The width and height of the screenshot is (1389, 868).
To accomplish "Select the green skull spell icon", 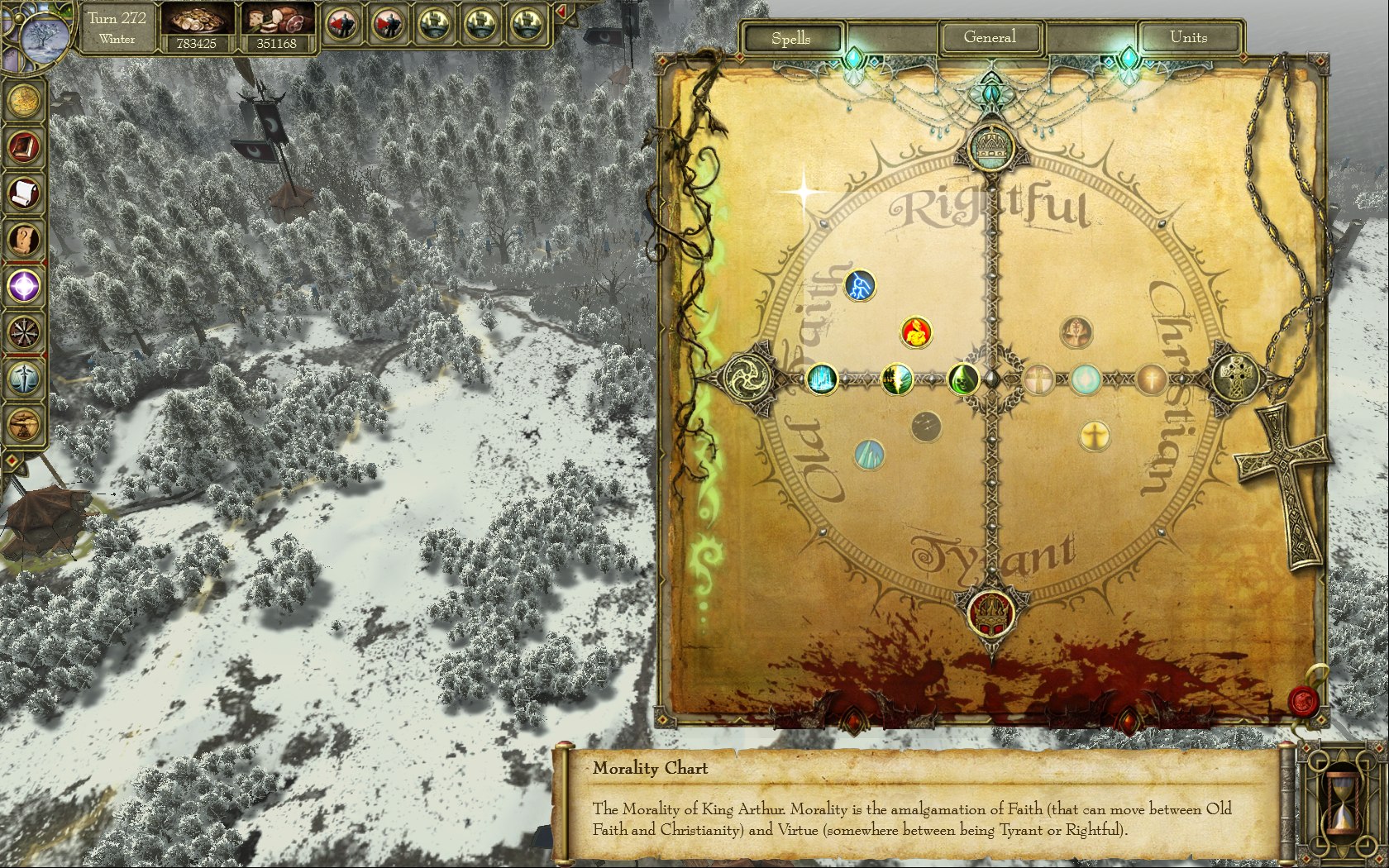I will tap(963, 379).
